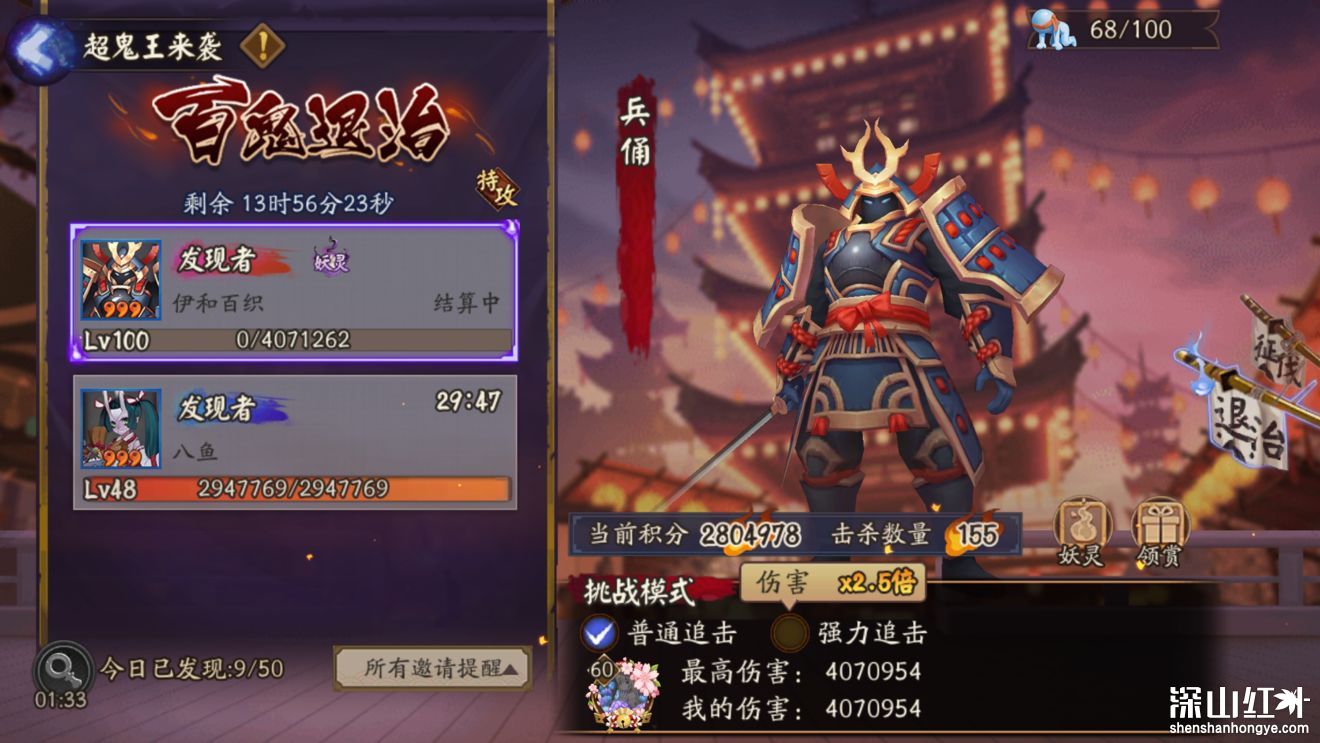1320x743 pixels.
Task: Click the 伤害 x2.5倍 multiplier banner
Action: pyautogui.click(x=830, y=583)
